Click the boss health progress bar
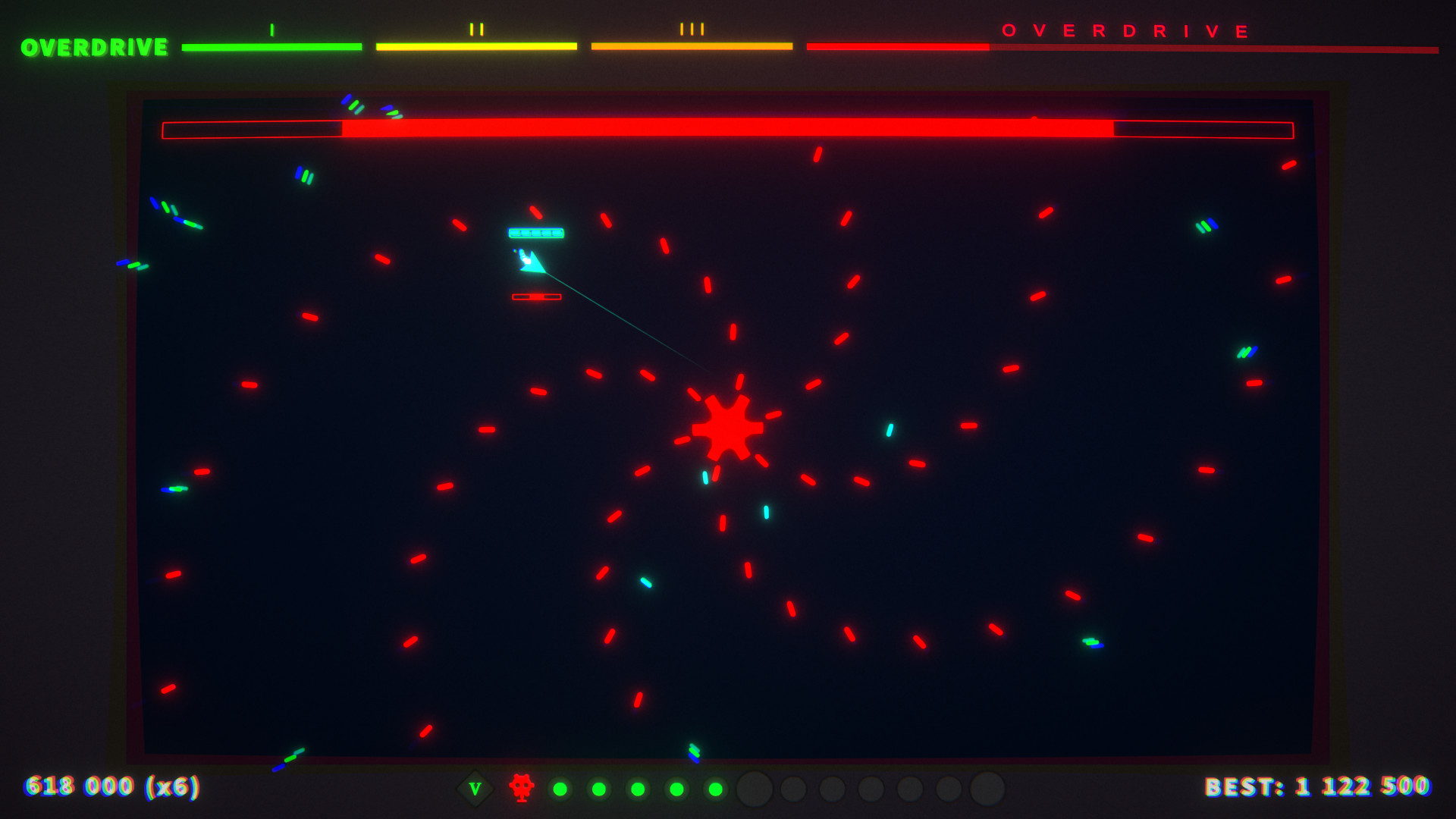The image size is (1456, 819). tap(728, 130)
